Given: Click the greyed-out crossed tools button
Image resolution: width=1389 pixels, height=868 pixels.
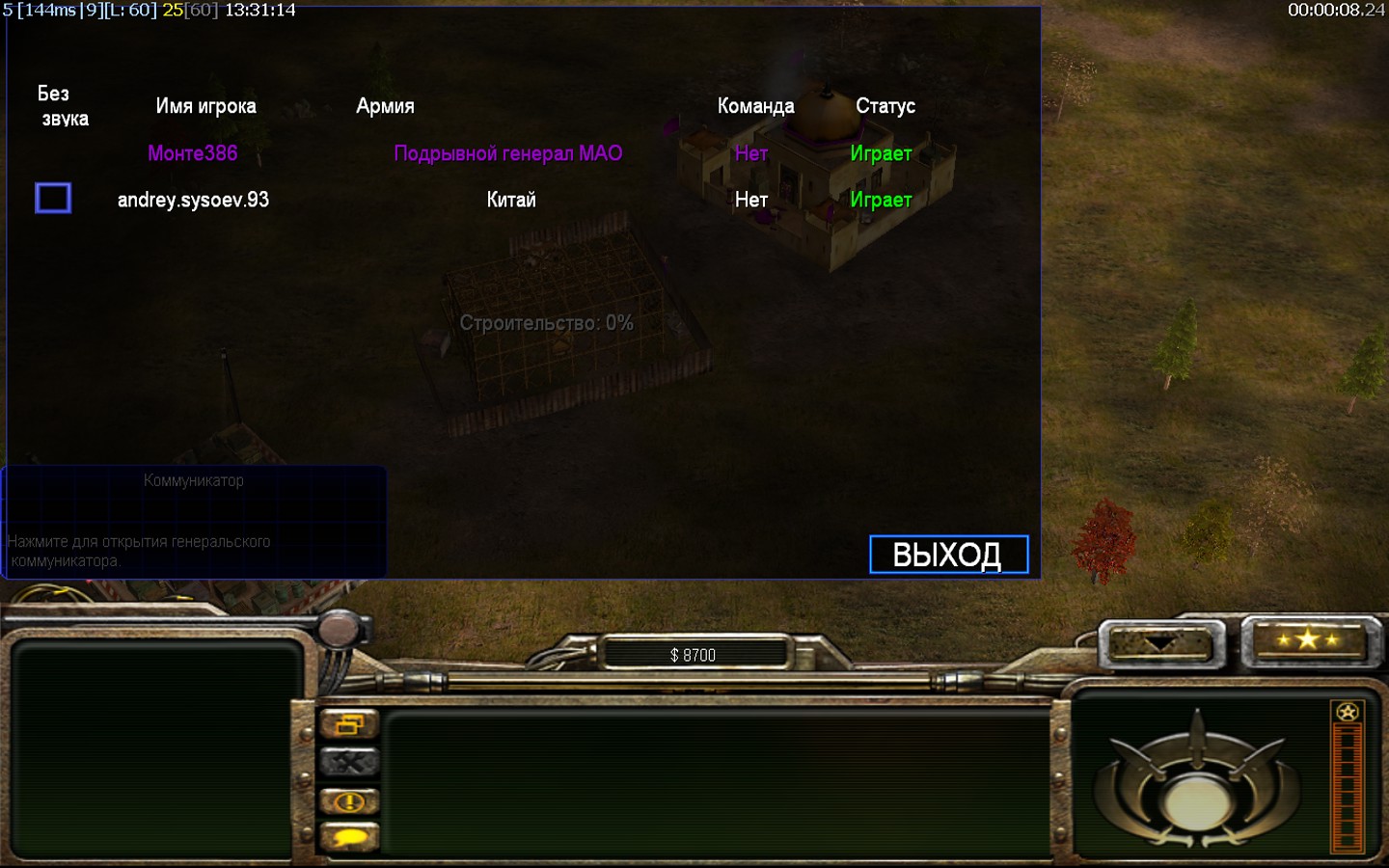Looking at the screenshot, I should coord(349,763).
